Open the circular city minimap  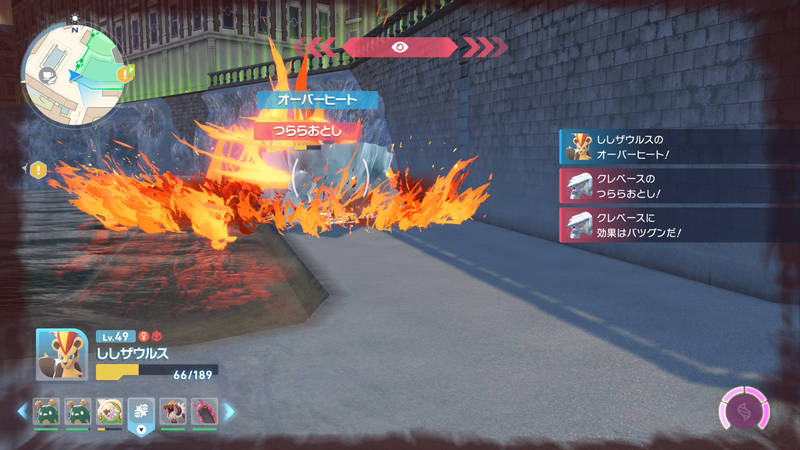pyautogui.click(x=71, y=69)
